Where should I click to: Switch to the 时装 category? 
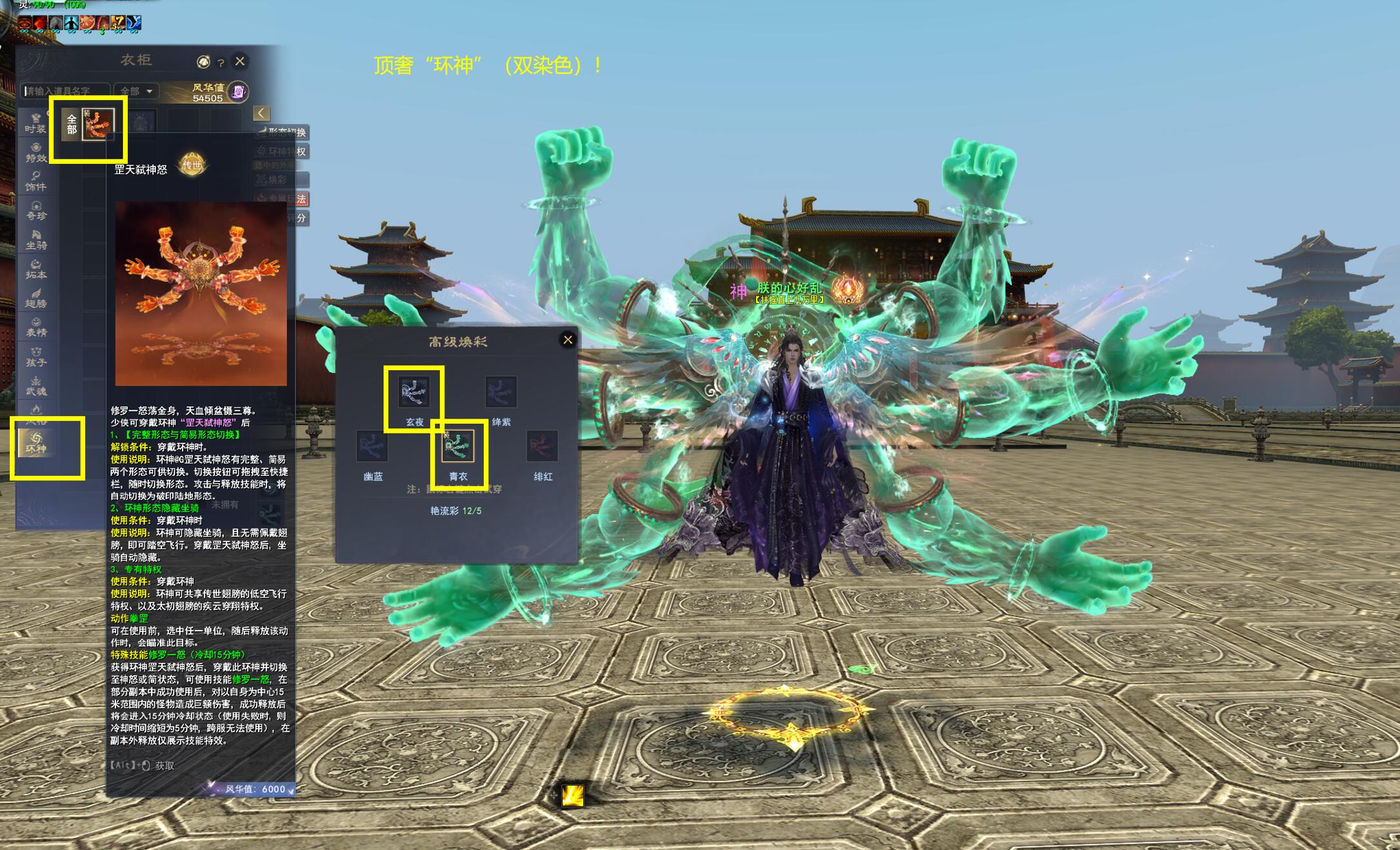pyautogui.click(x=36, y=123)
